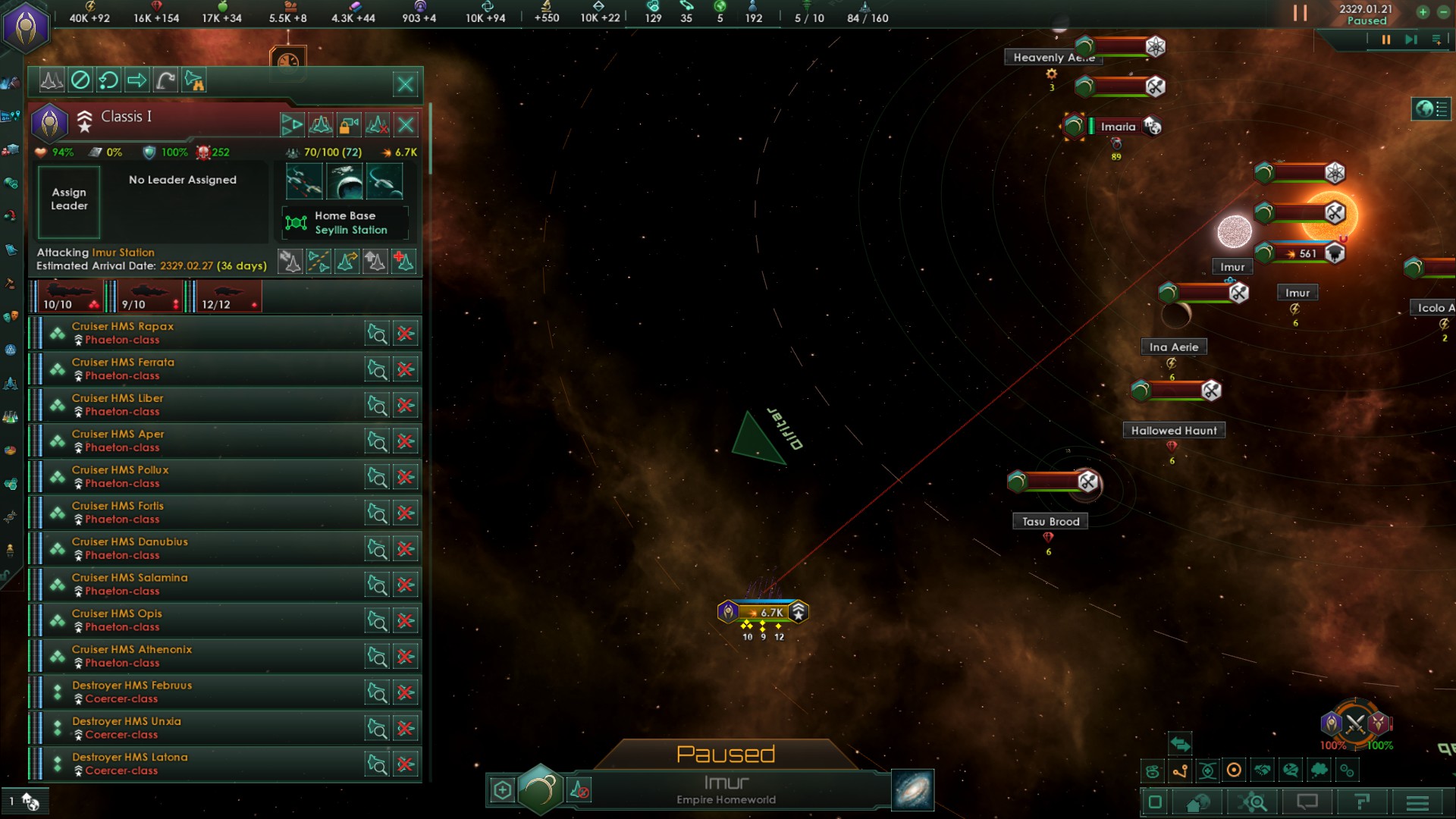The height and width of the screenshot is (819, 1456).
Task: Open the chat window button
Action: [x=1307, y=802]
